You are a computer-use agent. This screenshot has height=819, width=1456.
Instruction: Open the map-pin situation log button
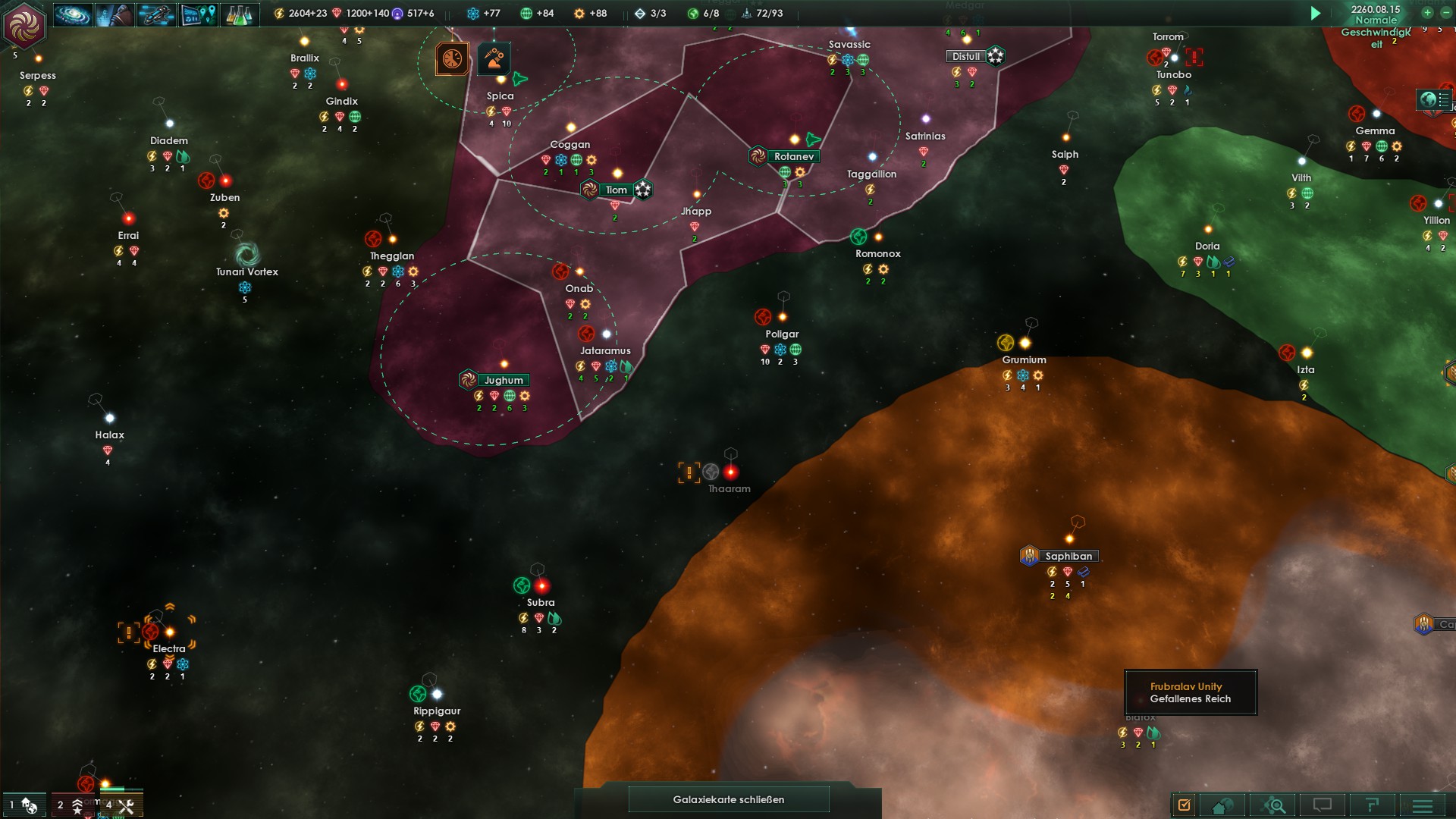click(x=199, y=14)
